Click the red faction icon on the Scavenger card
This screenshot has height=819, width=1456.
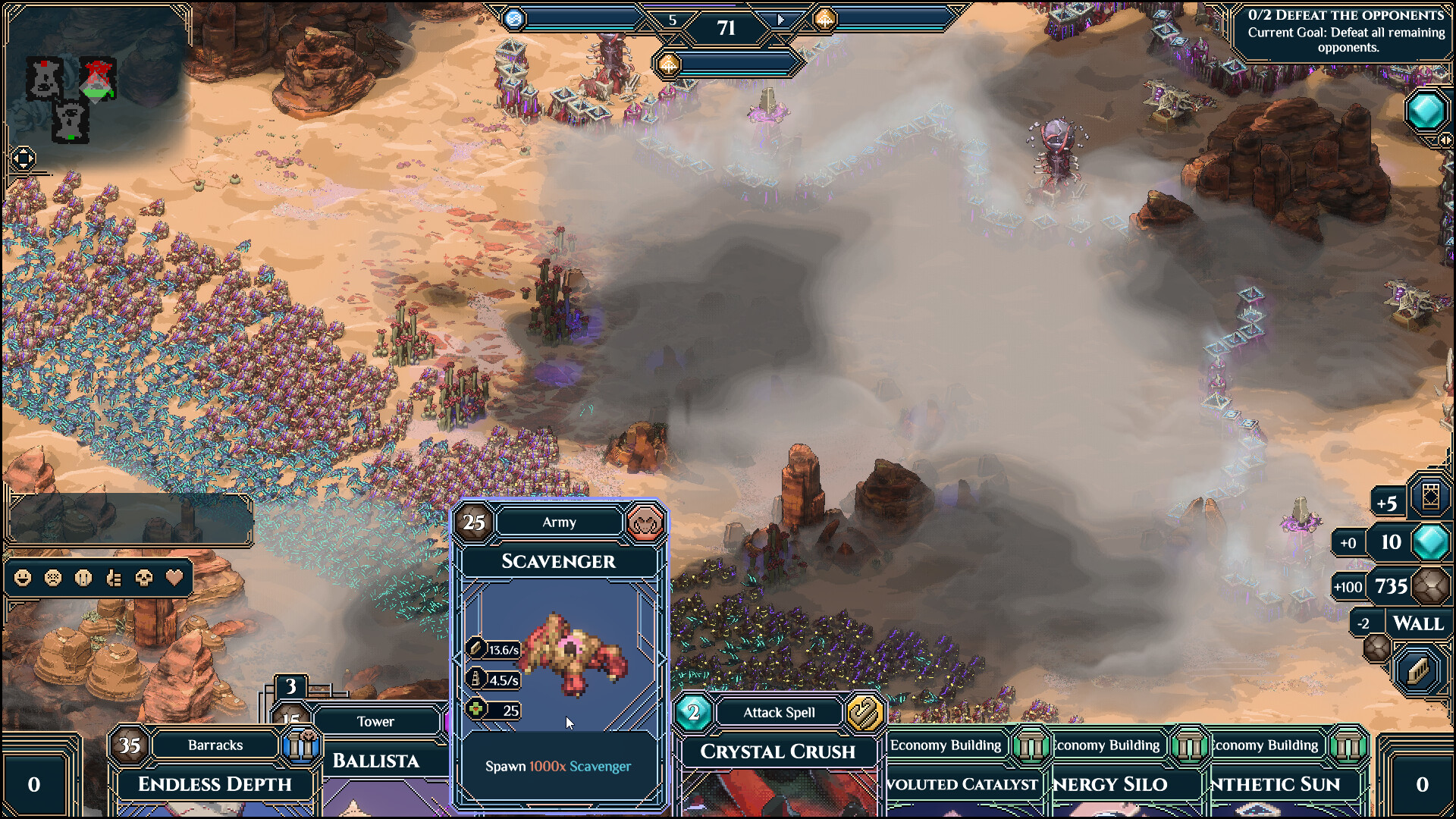point(645,522)
